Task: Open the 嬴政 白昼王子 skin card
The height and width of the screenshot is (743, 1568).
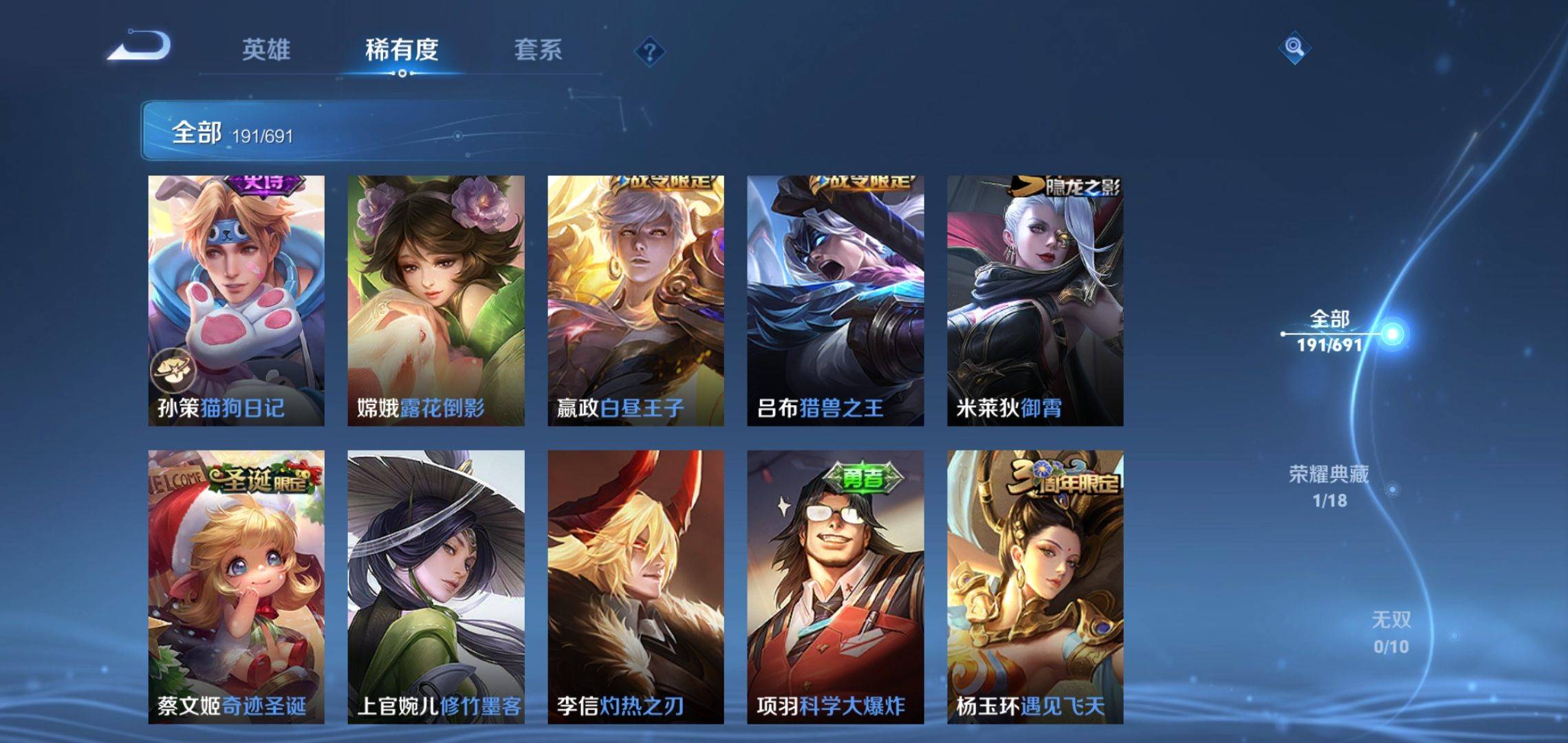Action: [635, 301]
